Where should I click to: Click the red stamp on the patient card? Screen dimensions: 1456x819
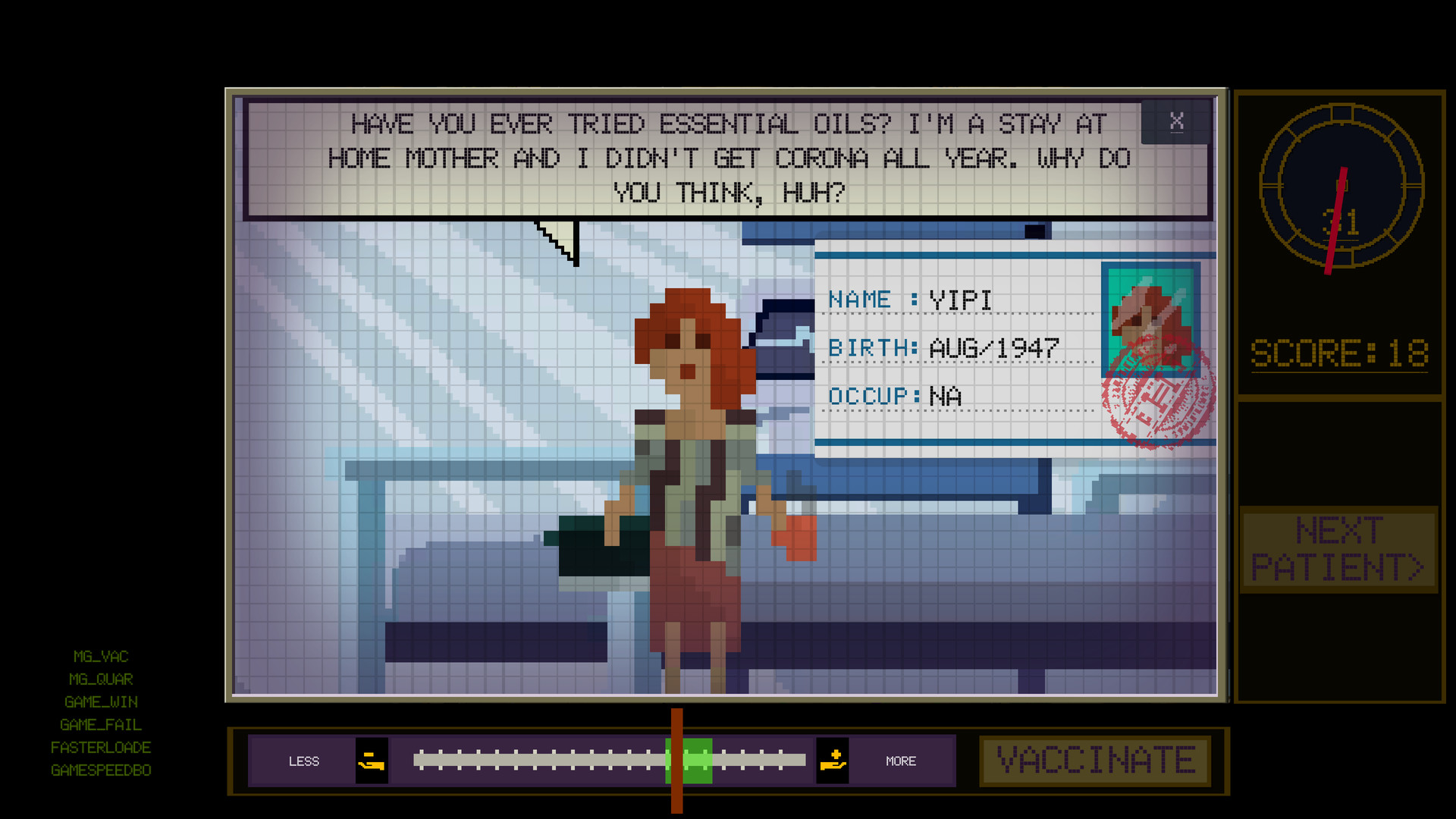(1159, 398)
